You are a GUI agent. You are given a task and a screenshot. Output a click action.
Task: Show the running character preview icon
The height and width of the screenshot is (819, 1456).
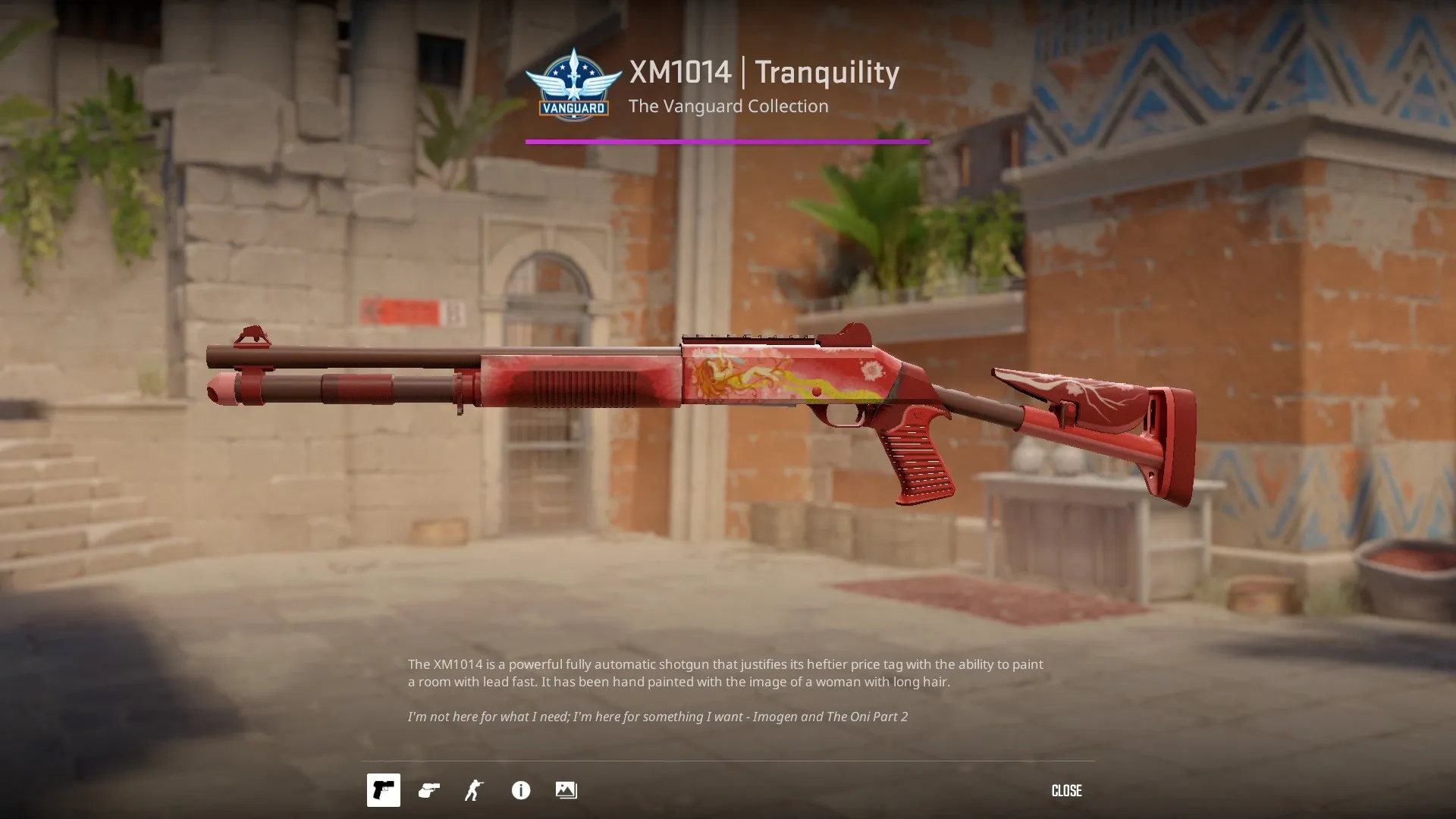pos(474,790)
